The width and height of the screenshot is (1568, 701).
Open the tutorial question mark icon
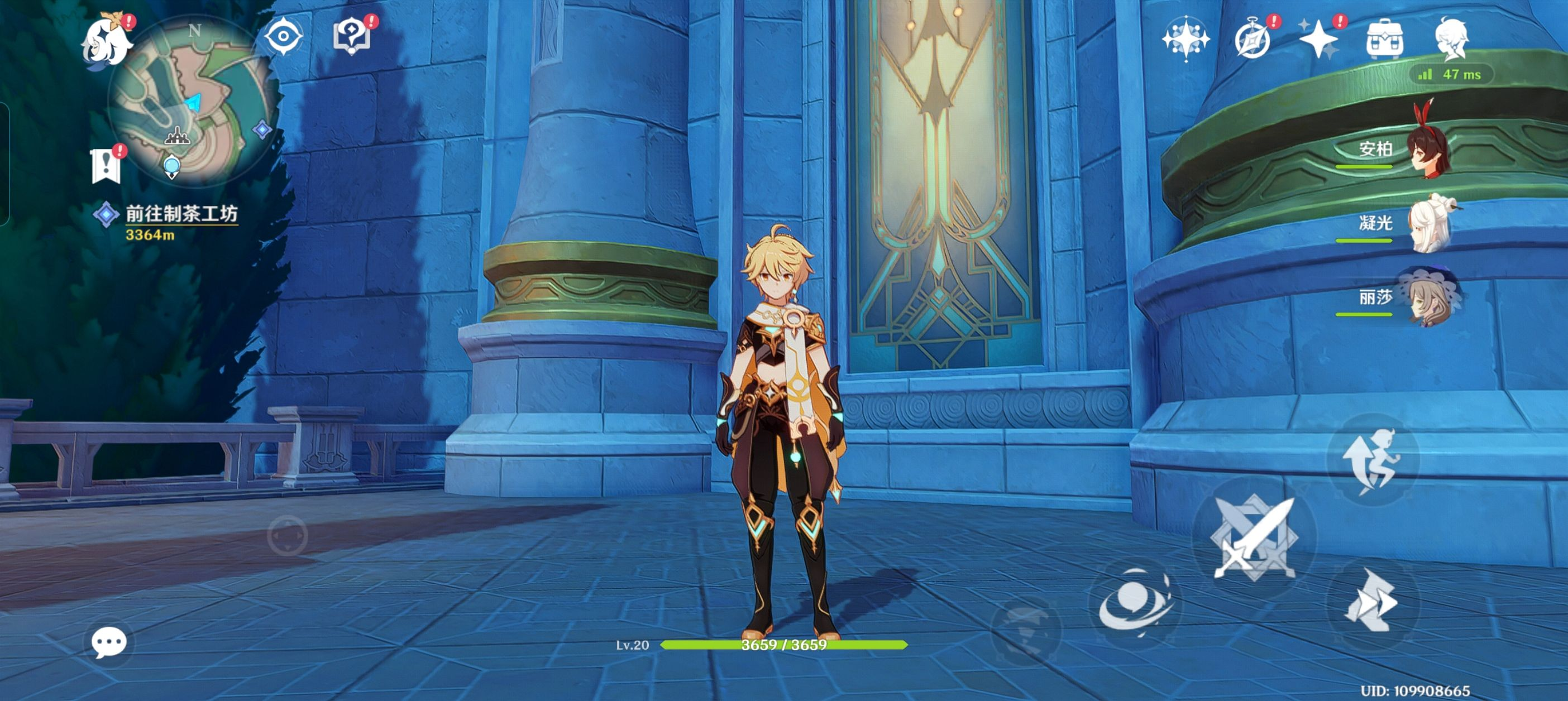pyautogui.click(x=351, y=36)
